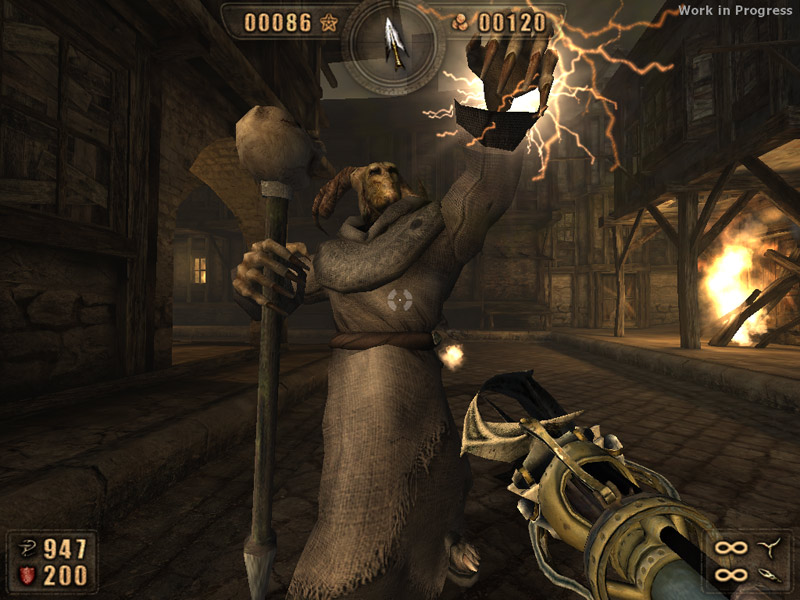The image size is (800, 600).
Task: Click the star icon beside 00086
Action: click(329, 23)
